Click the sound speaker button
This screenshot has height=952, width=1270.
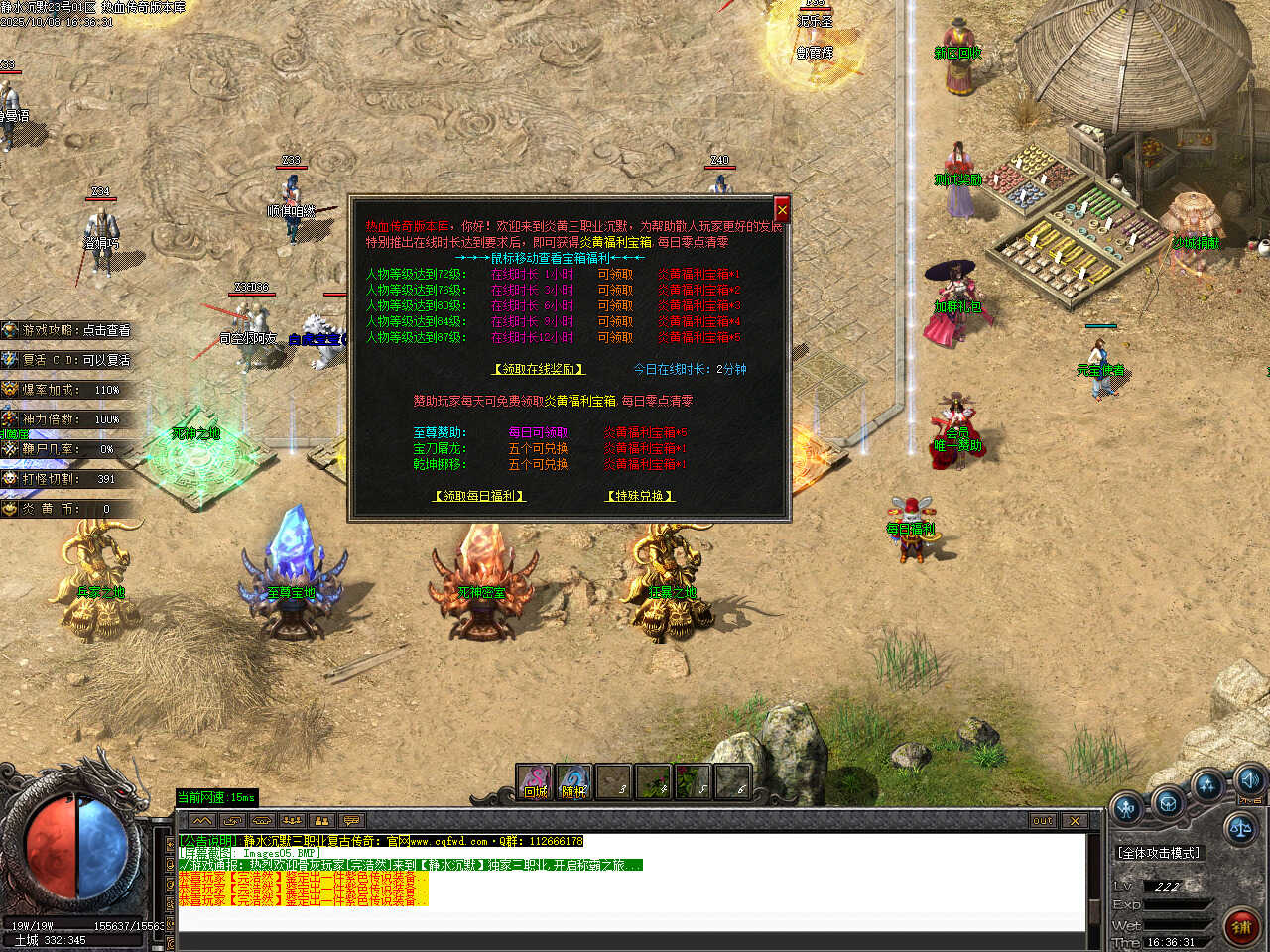pos(1249,779)
